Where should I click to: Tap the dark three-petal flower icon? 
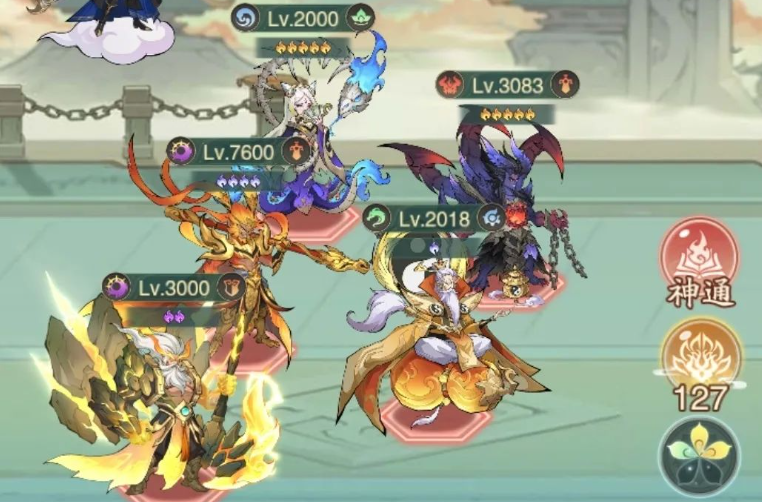pyautogui.click(x=699, y=455)
